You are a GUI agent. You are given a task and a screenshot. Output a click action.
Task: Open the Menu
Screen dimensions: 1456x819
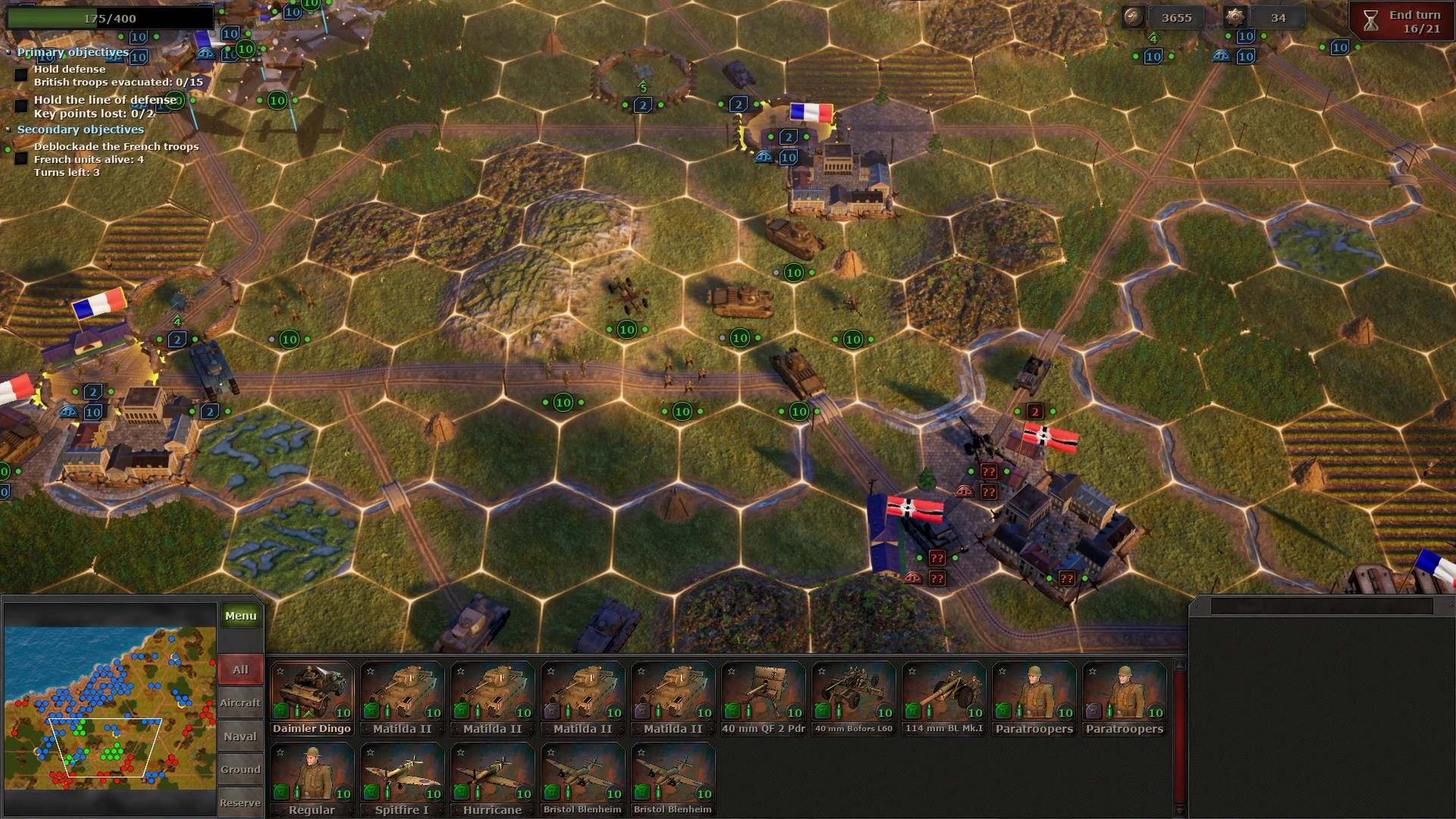point(242,615)
